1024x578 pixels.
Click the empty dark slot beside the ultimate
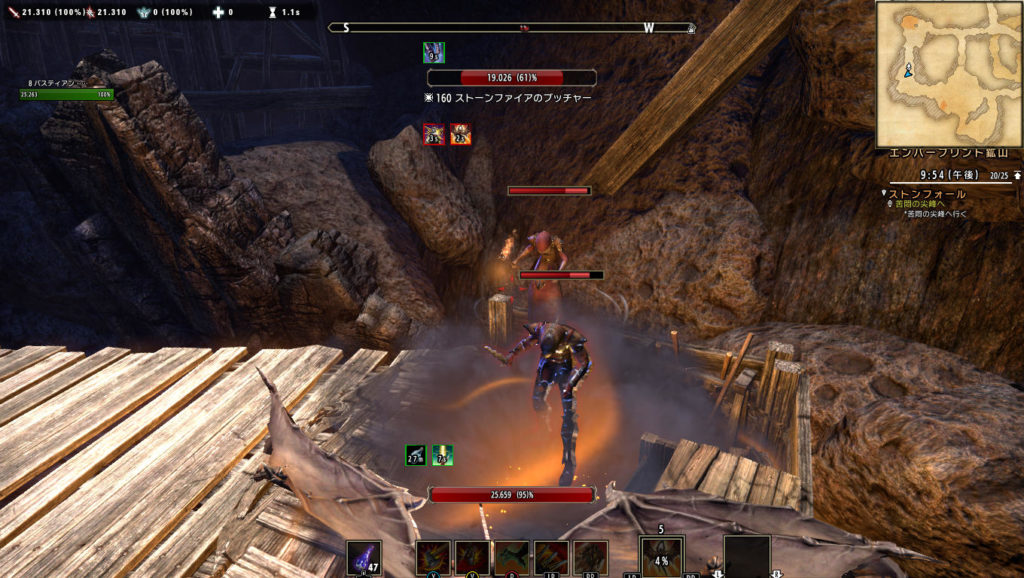747,556
